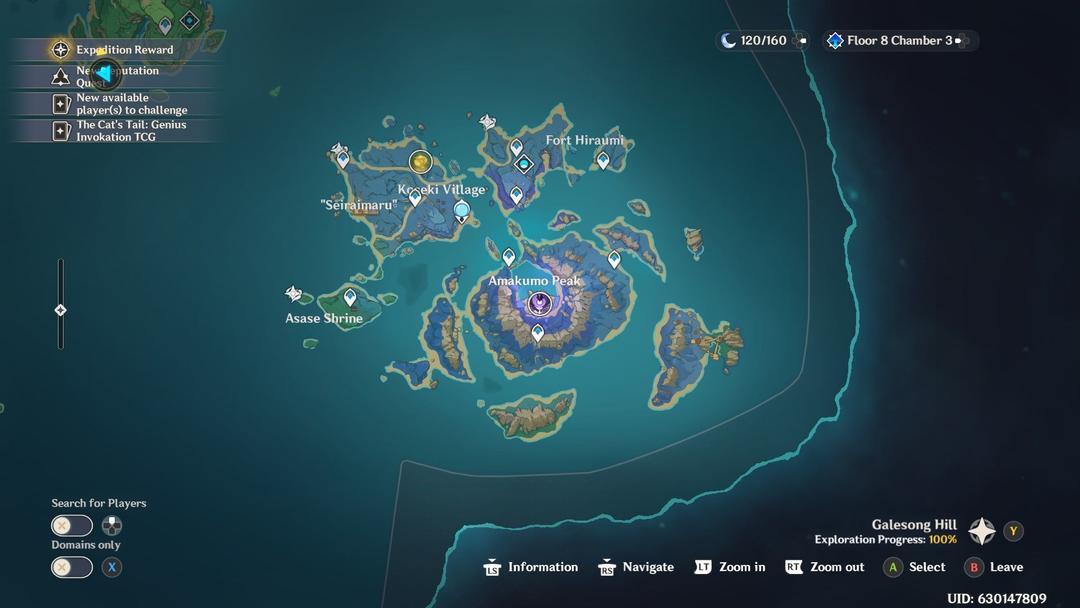Open the New Reputation Quest notification
1080x608 pixels.
point(116,76)
